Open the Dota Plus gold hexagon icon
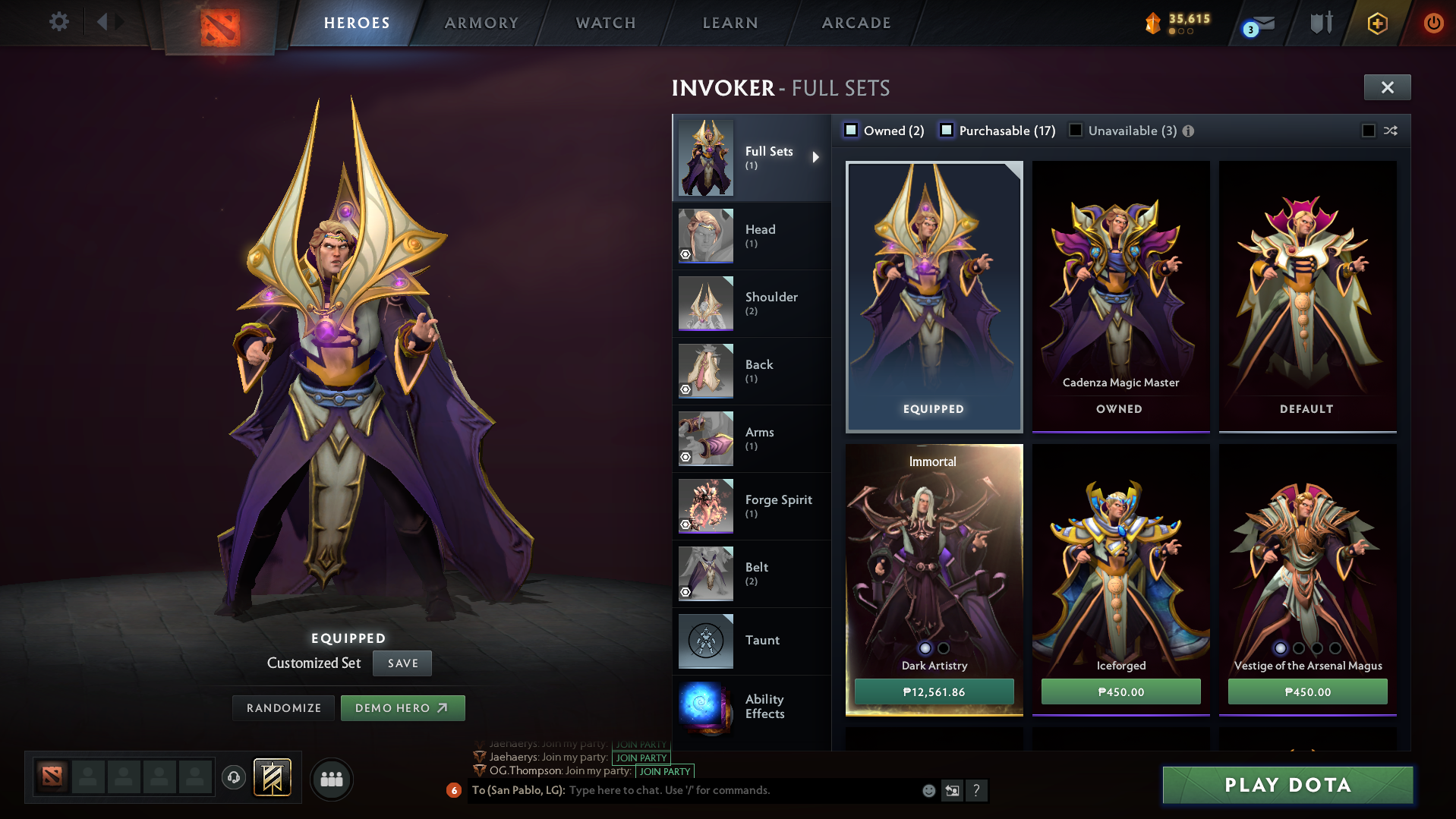Image resolution: width=1456 pixels, height=819 pixels. point(1376,22)
